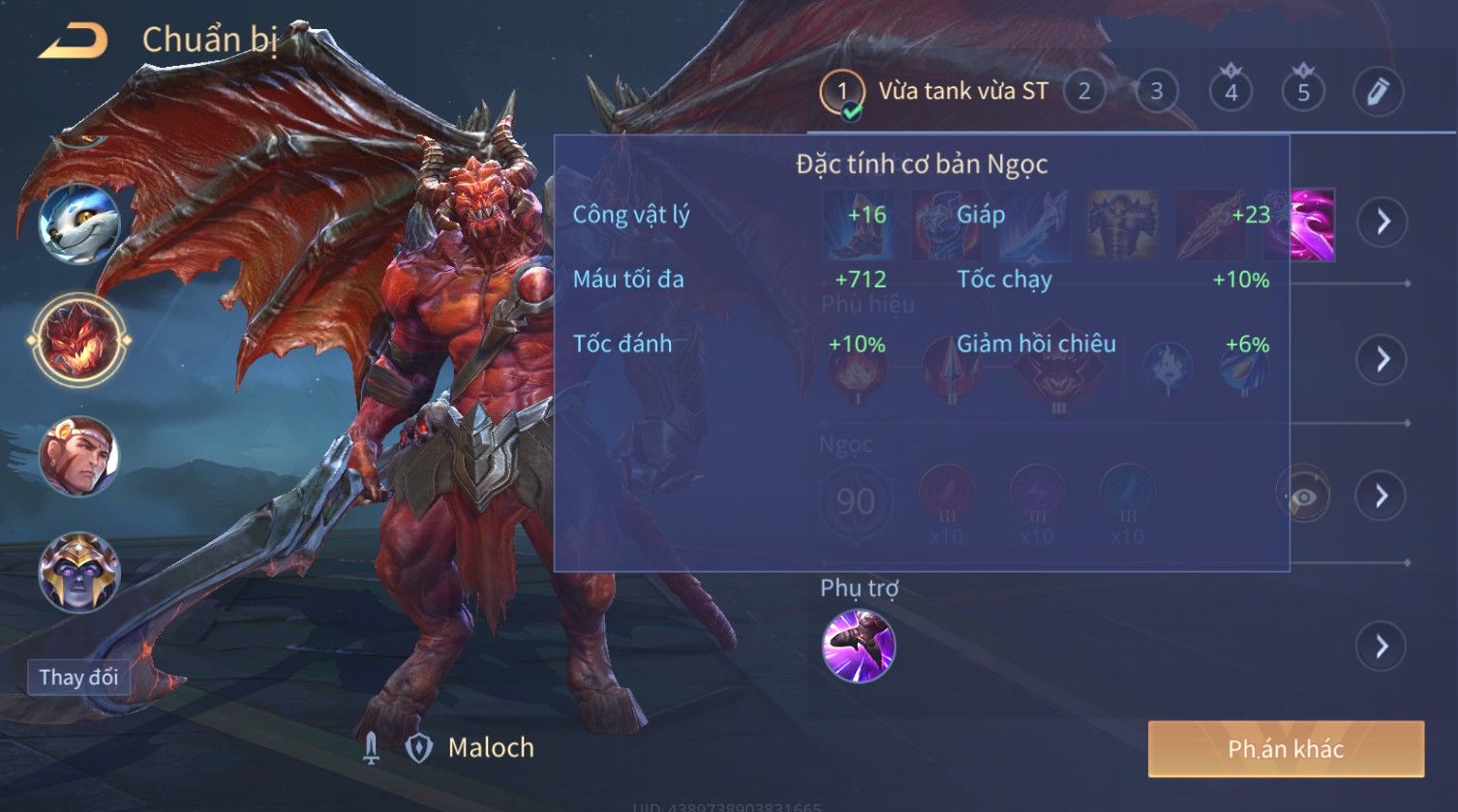
Task: Open the equipment build arrow
Action: (x=1382, y=222)
